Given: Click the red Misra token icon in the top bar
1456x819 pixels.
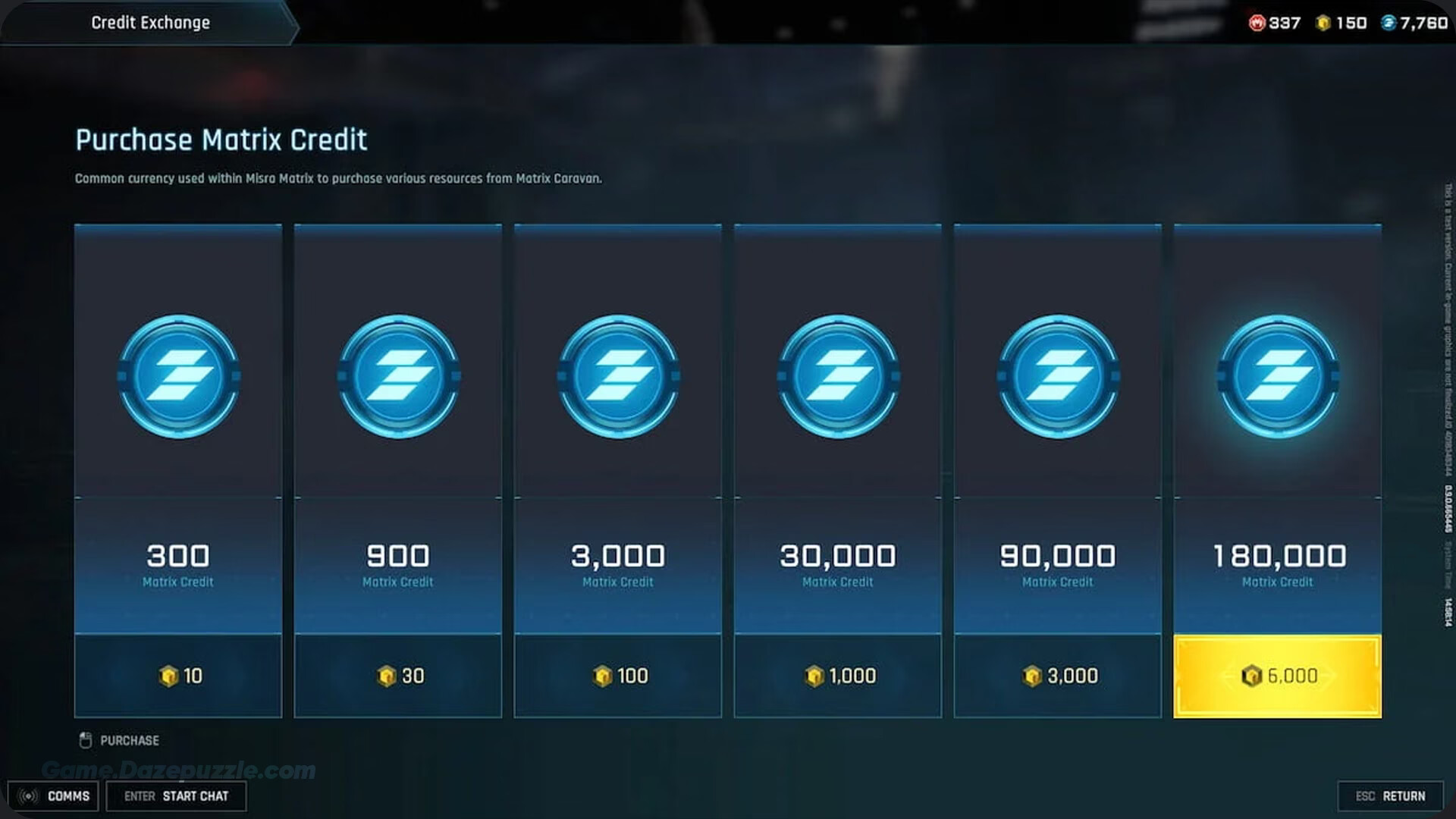Looking at the screenshot, I should (1257, 23).
